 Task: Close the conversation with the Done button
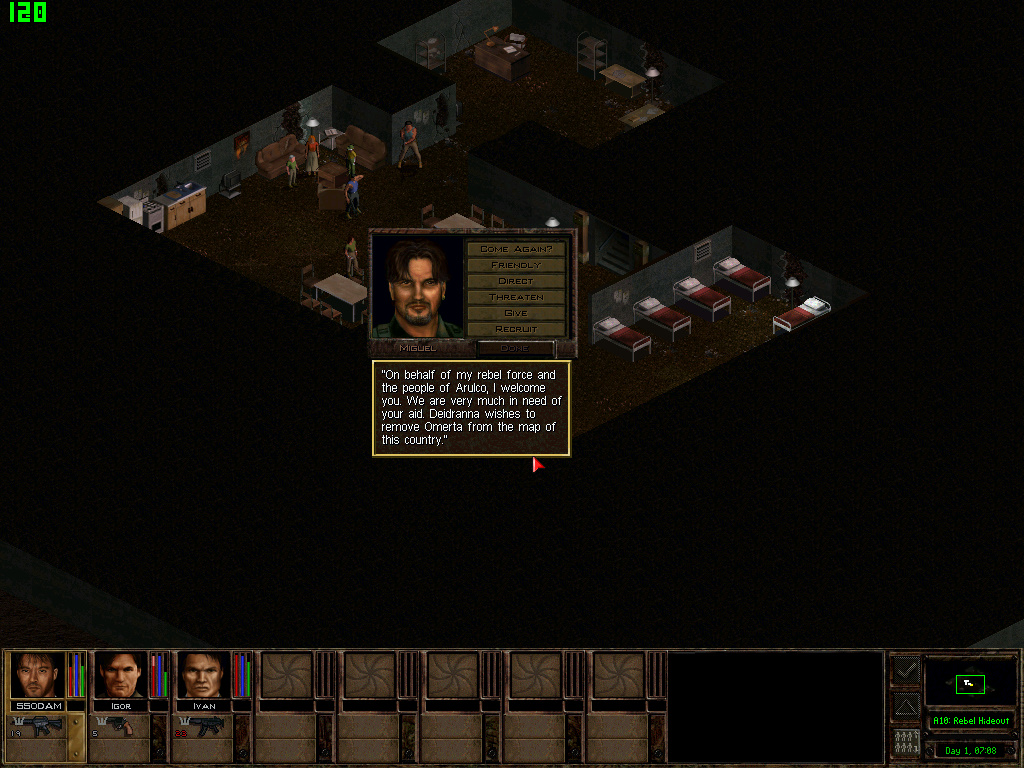(x=515, y=348)
